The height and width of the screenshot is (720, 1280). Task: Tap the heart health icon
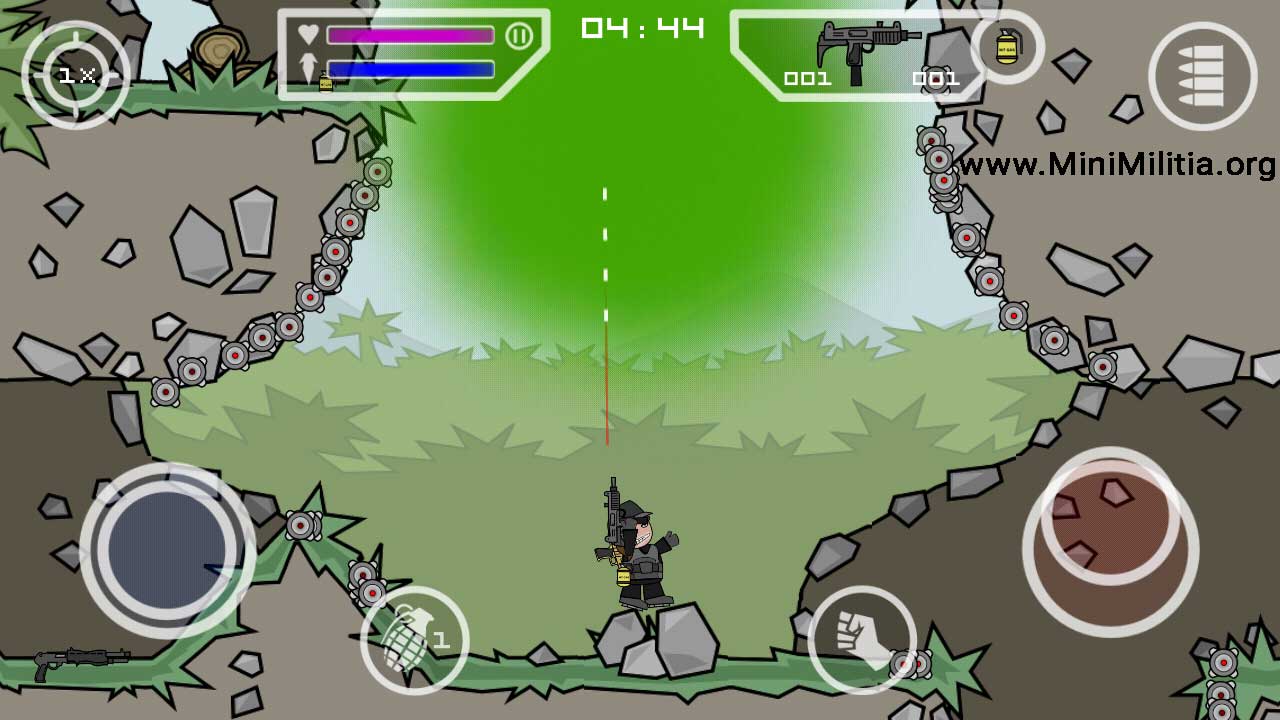tap(305, 36)
